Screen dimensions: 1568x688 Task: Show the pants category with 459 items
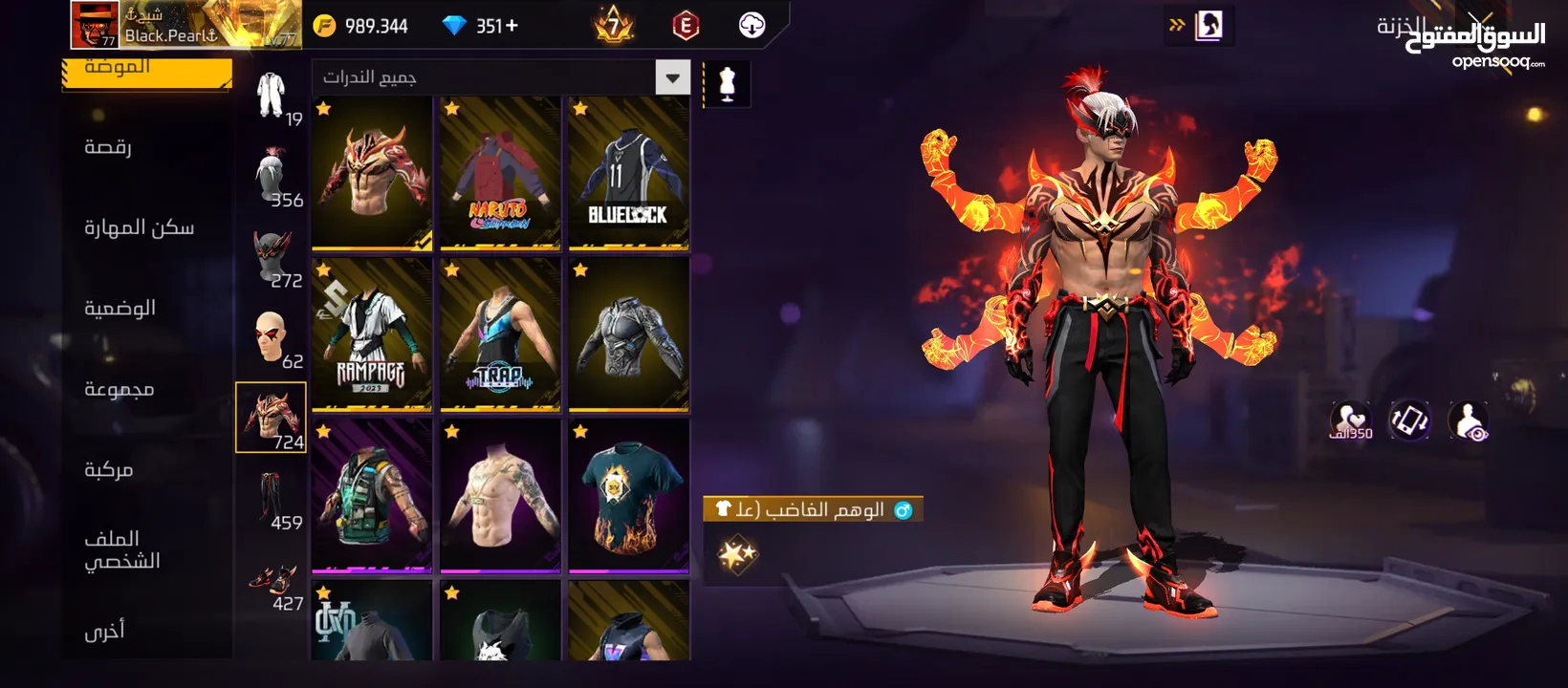point(272,499)
